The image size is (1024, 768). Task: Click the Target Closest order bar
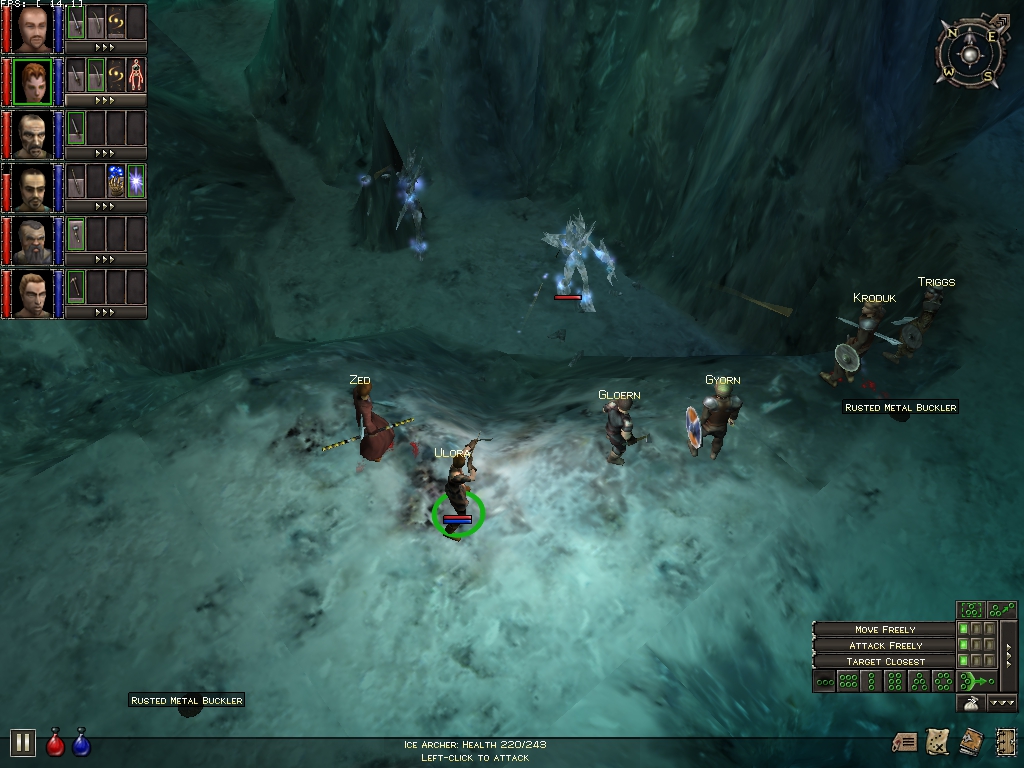[x=884, y=661]
